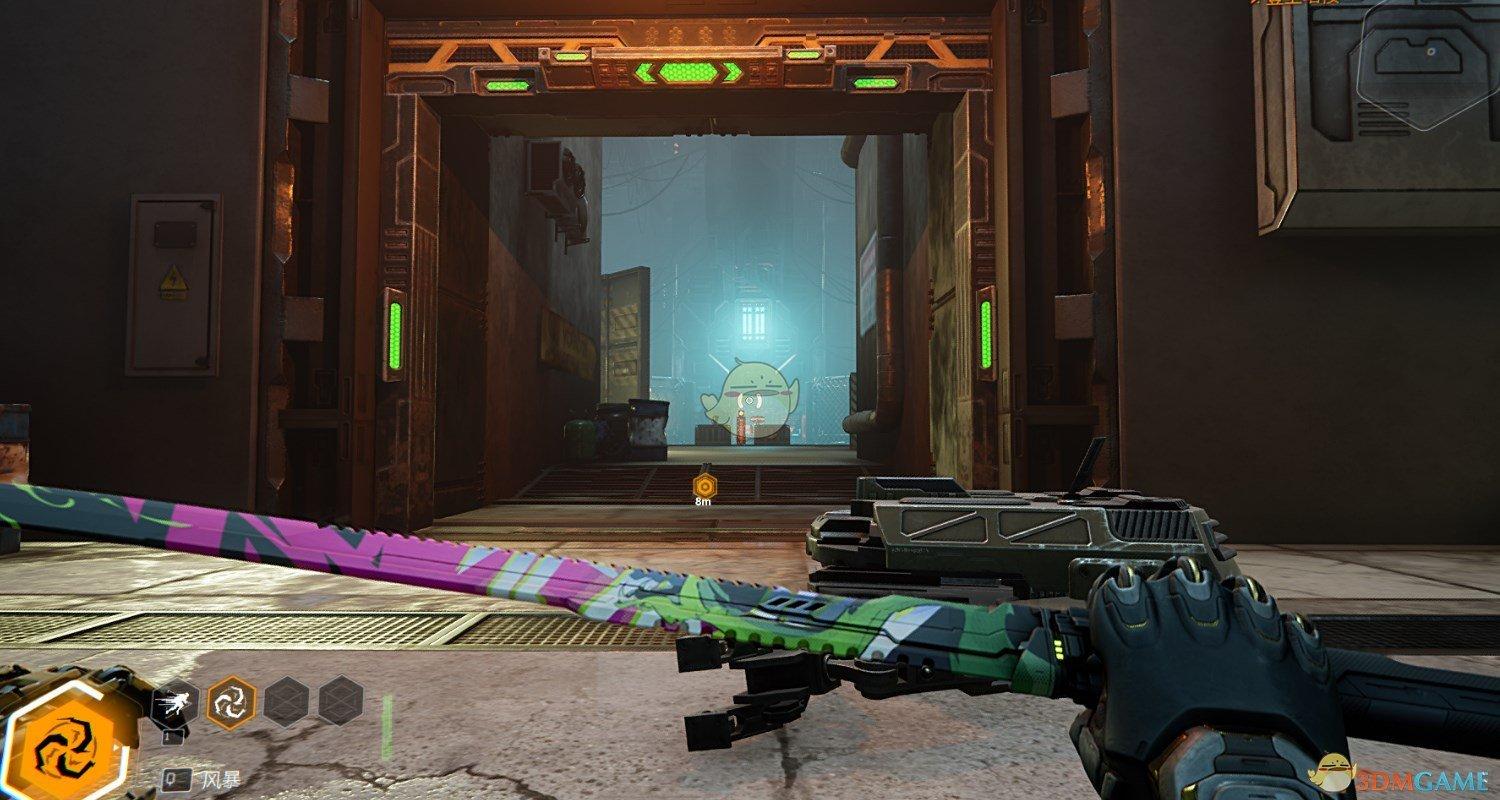Viewport: 1500px width, 800px height.
Task: Choose the small highlighted Tempest swirl slot
Action: coord(229,701)
